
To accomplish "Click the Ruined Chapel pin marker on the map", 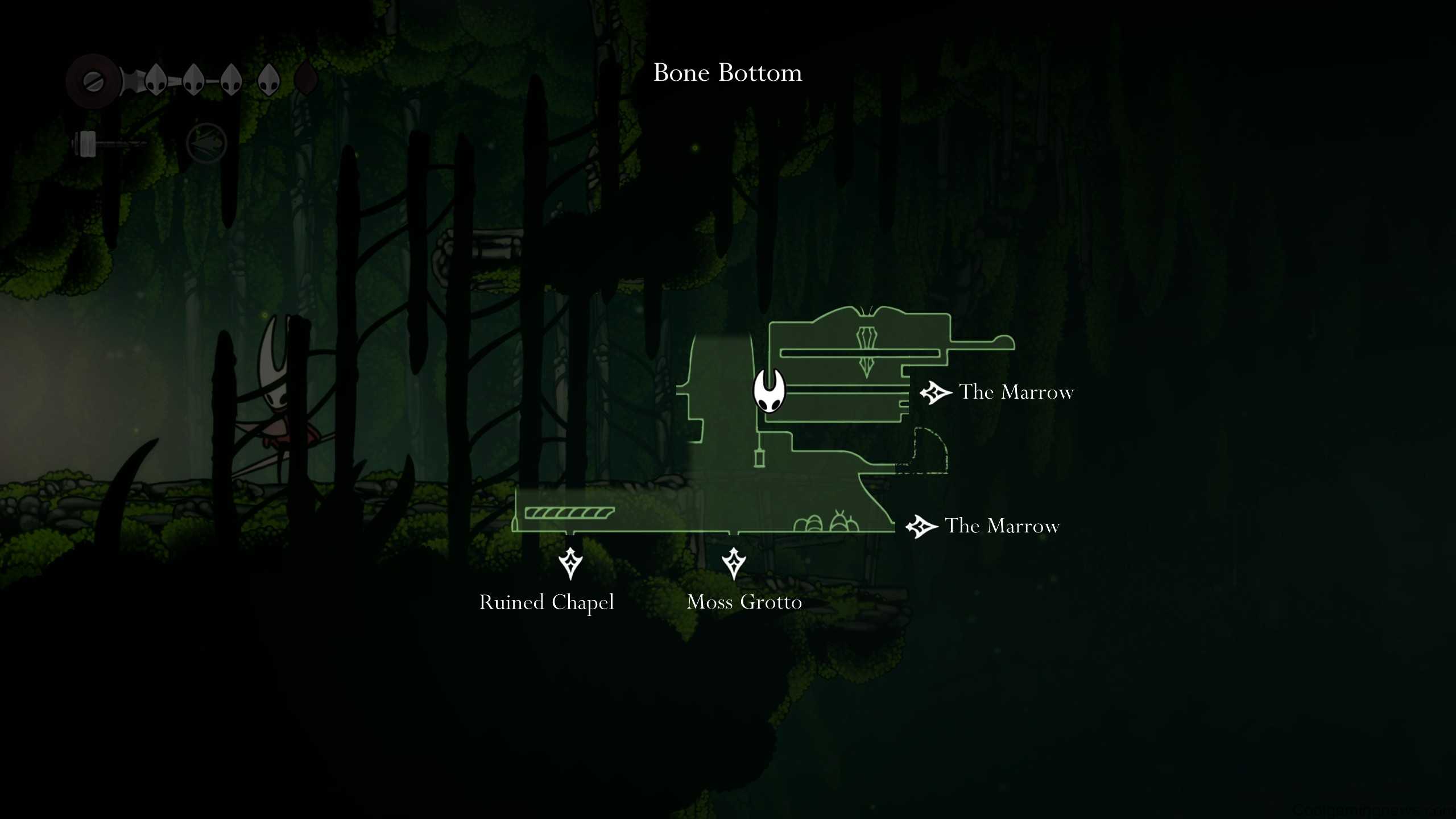I will (x=570, y=562).
